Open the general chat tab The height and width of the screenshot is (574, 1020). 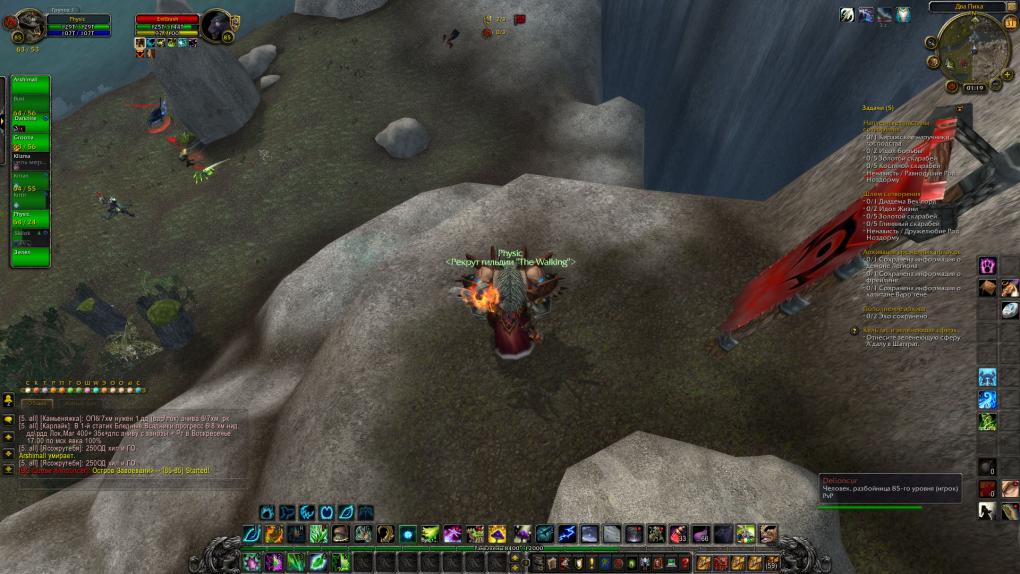pyautogui.click(x=36, y=402)
